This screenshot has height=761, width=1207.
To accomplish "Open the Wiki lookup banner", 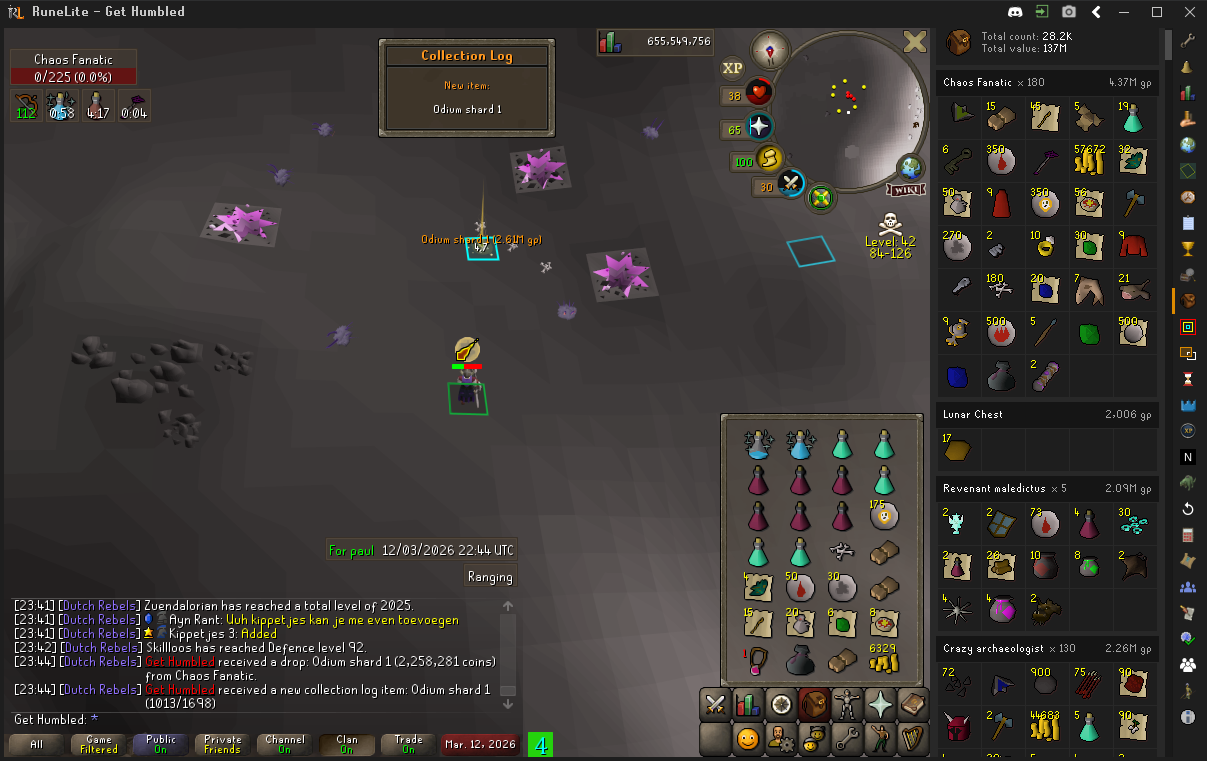I will coord(904,190).
